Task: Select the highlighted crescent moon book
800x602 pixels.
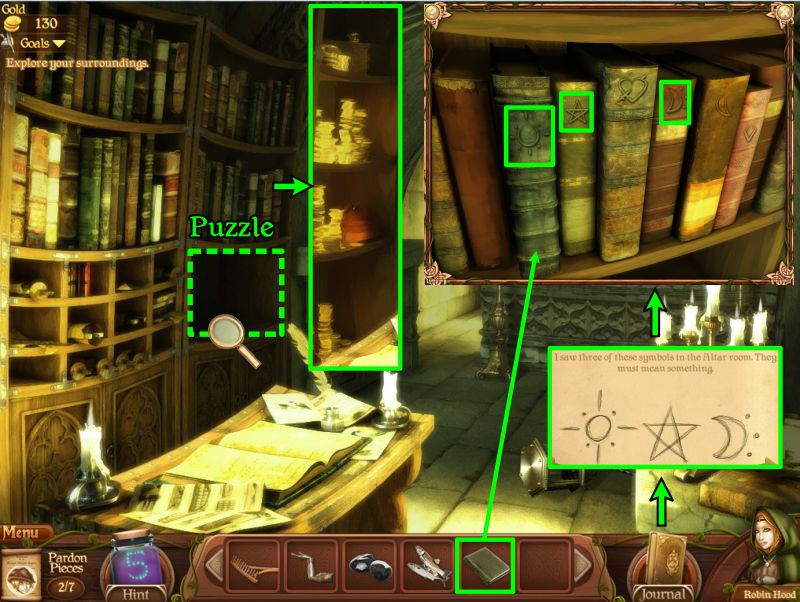Action: coord(675,104)
